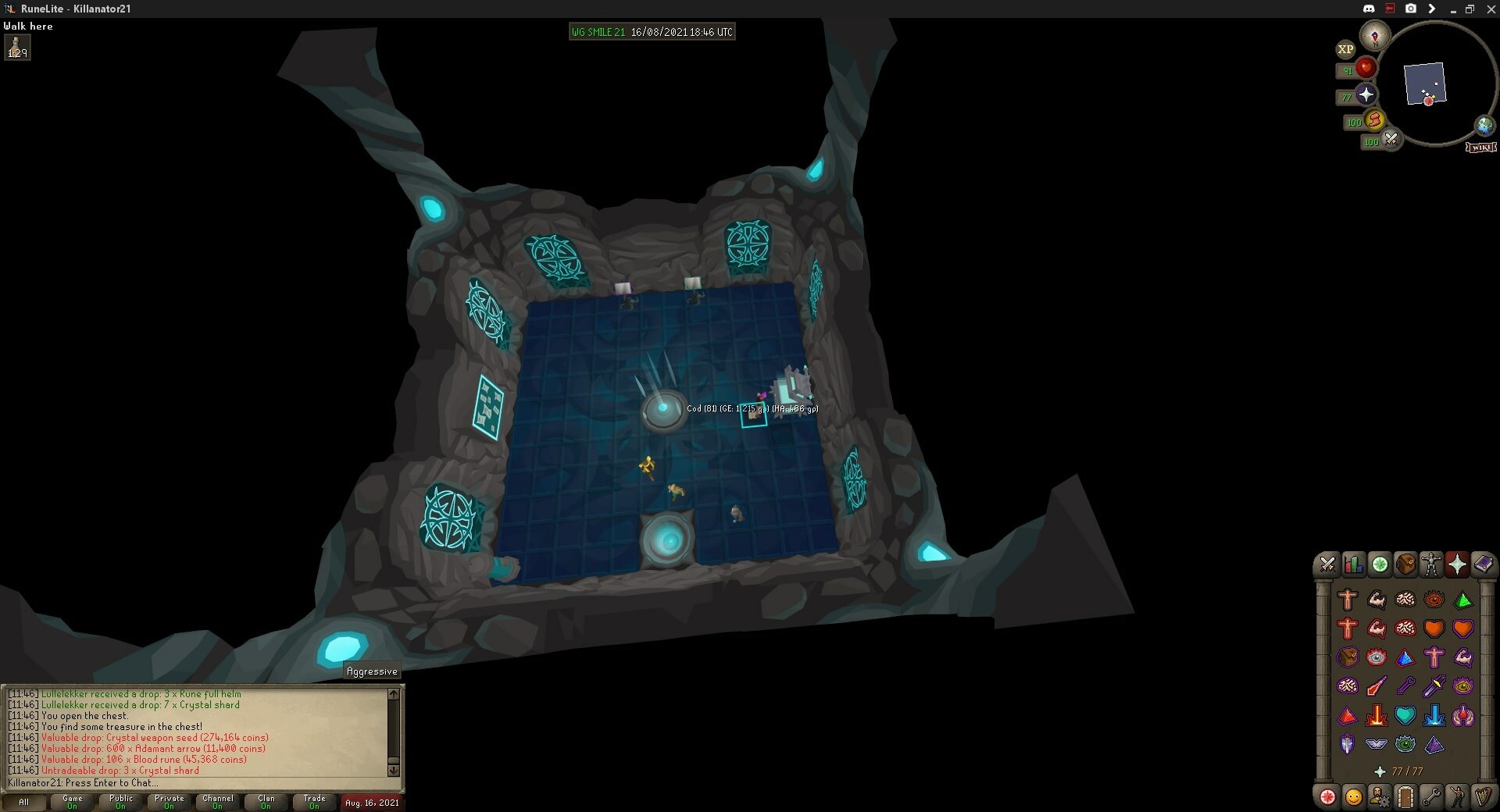Open the Spellbook tab
The width and height of the screenshot is (1500, 812).
(x=1483, y=564)
